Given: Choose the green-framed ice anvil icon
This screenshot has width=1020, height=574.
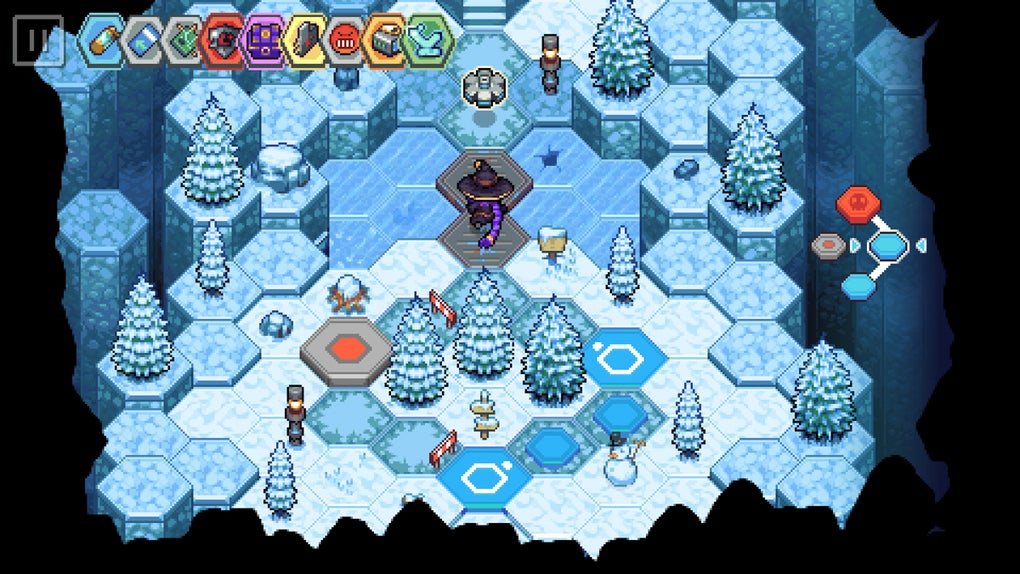Looking at the screenshot, I should pos(429,41).
